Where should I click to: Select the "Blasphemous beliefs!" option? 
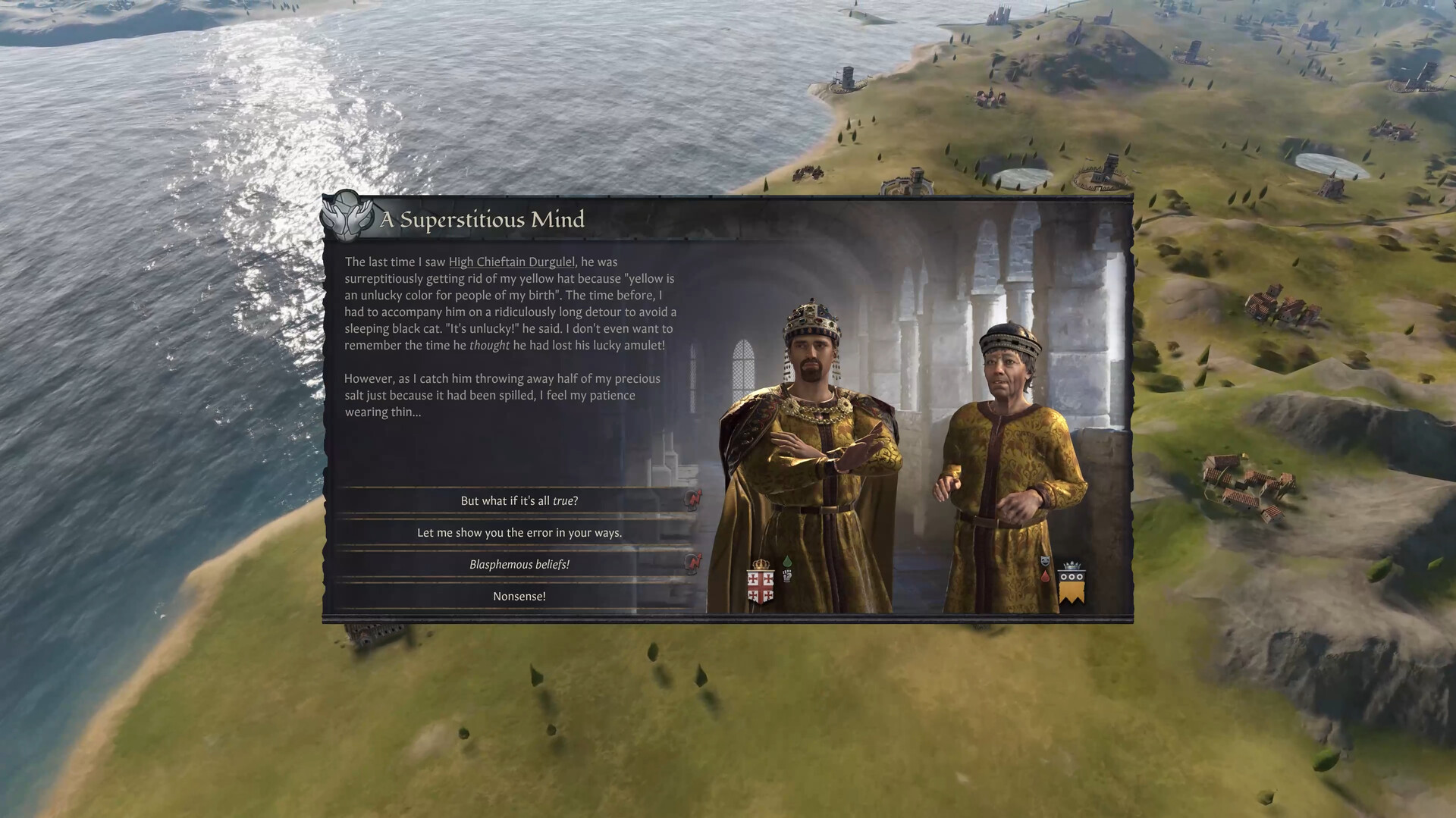[x=522, y=564]
